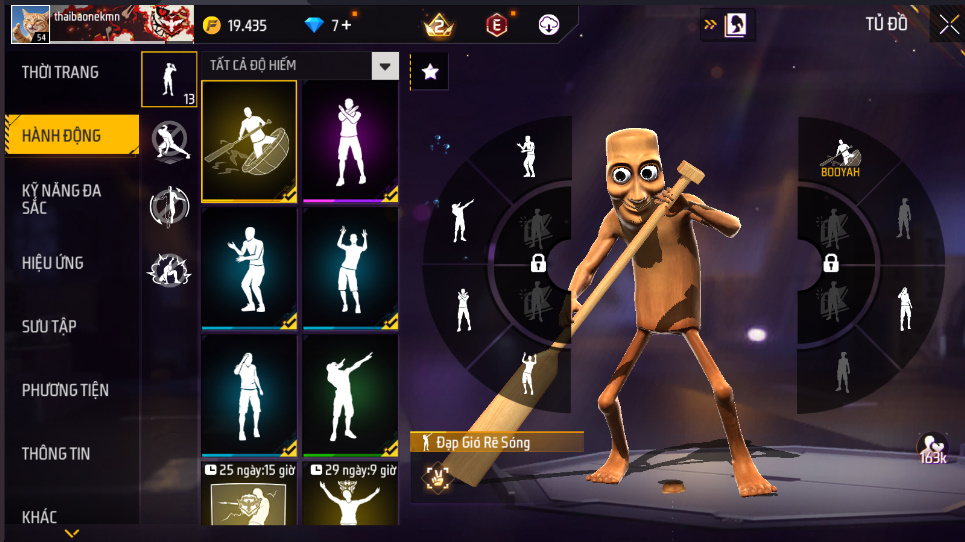The width and height of the screenshot is (965, 542).
Task: Open the Thời Trang category
Action: pyautogui.click(x=60, y=72)
